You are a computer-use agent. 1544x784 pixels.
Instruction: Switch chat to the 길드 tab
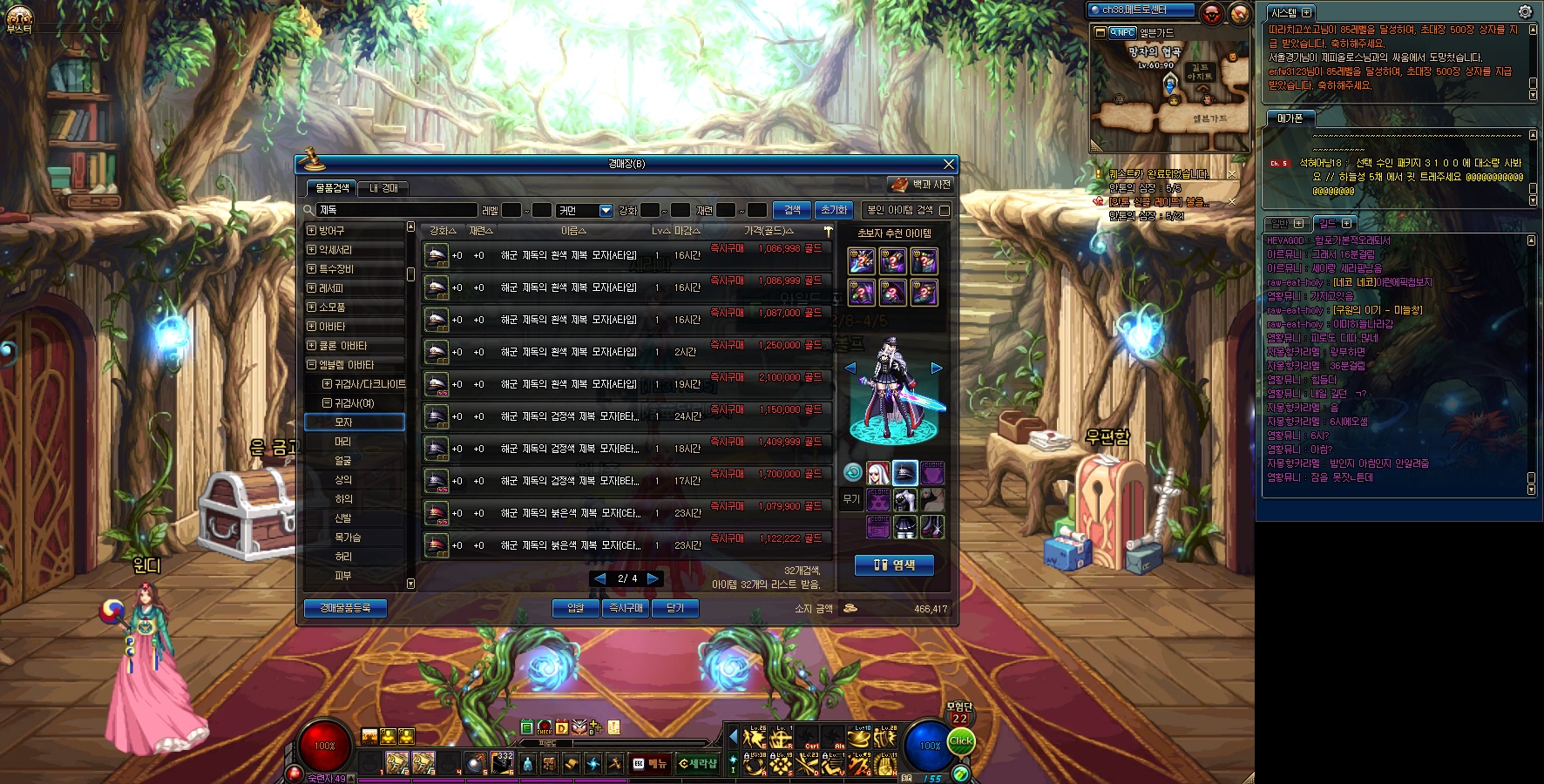point(1327,224)
